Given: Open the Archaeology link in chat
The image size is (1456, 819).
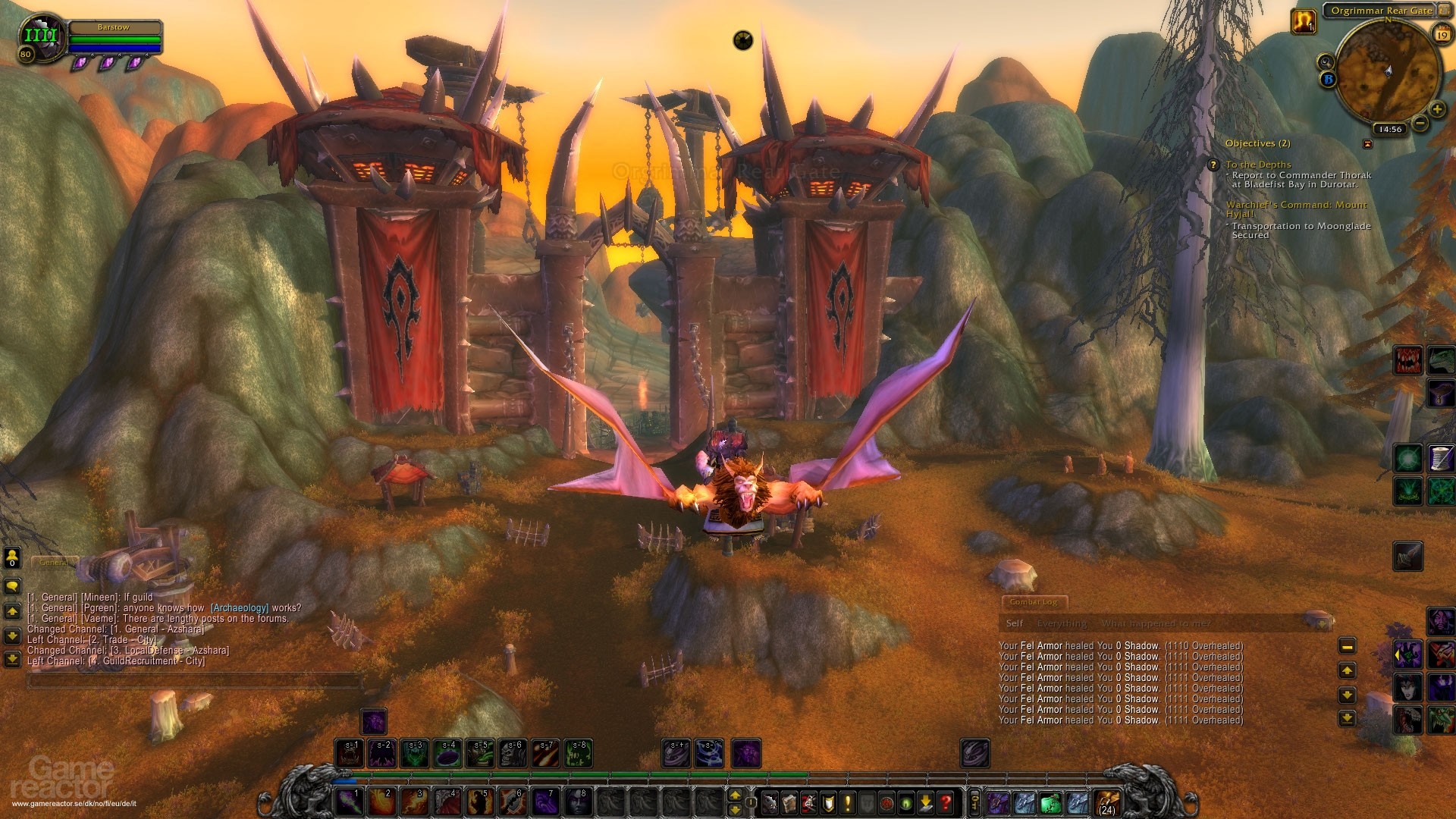Looking at the screenshot, I should [238, 606].
